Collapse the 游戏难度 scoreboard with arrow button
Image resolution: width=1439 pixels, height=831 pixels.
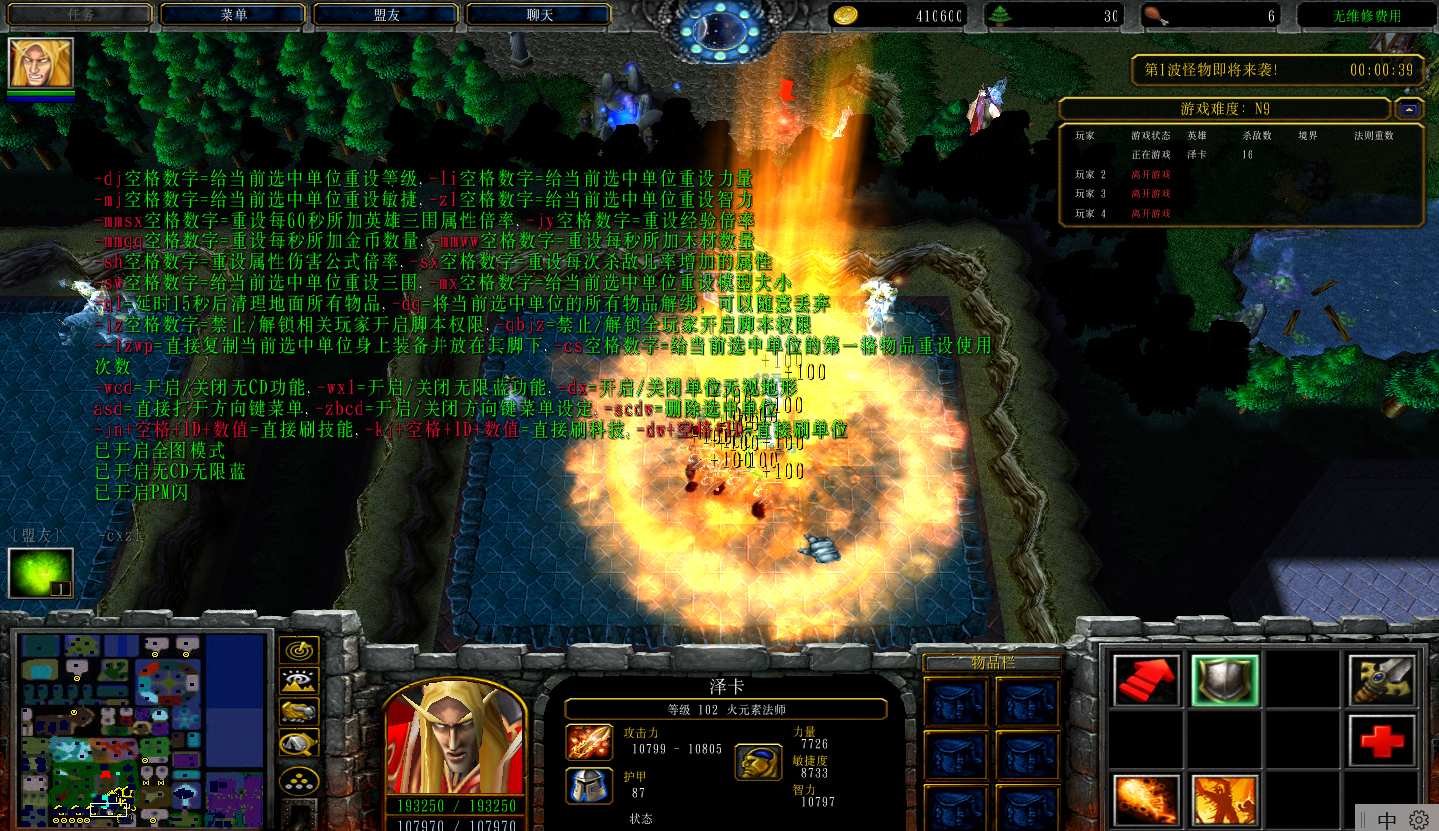[1410, 108]
